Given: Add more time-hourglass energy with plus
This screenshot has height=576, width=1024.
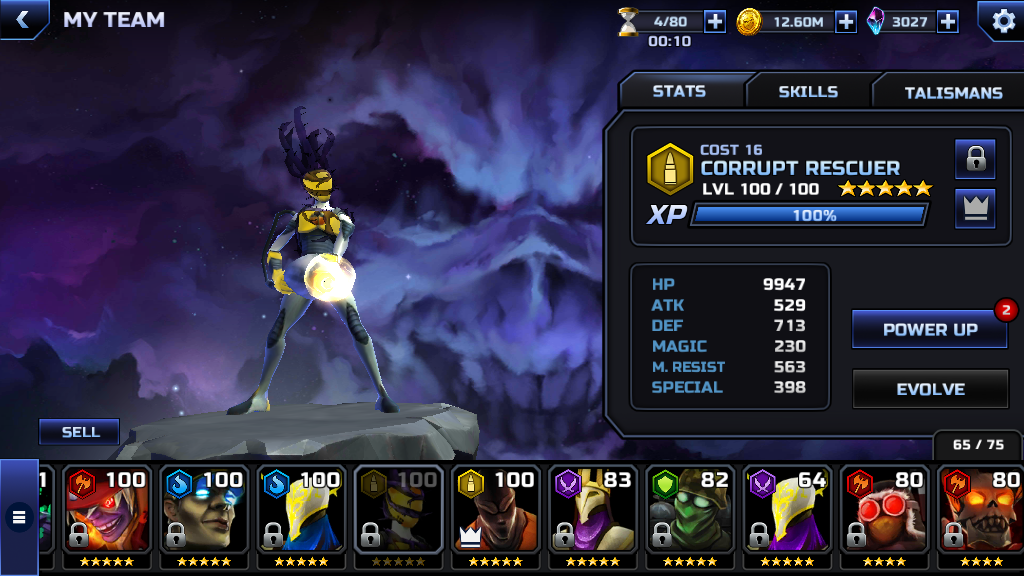Looking at the screenshot, I should click(715, 21).
